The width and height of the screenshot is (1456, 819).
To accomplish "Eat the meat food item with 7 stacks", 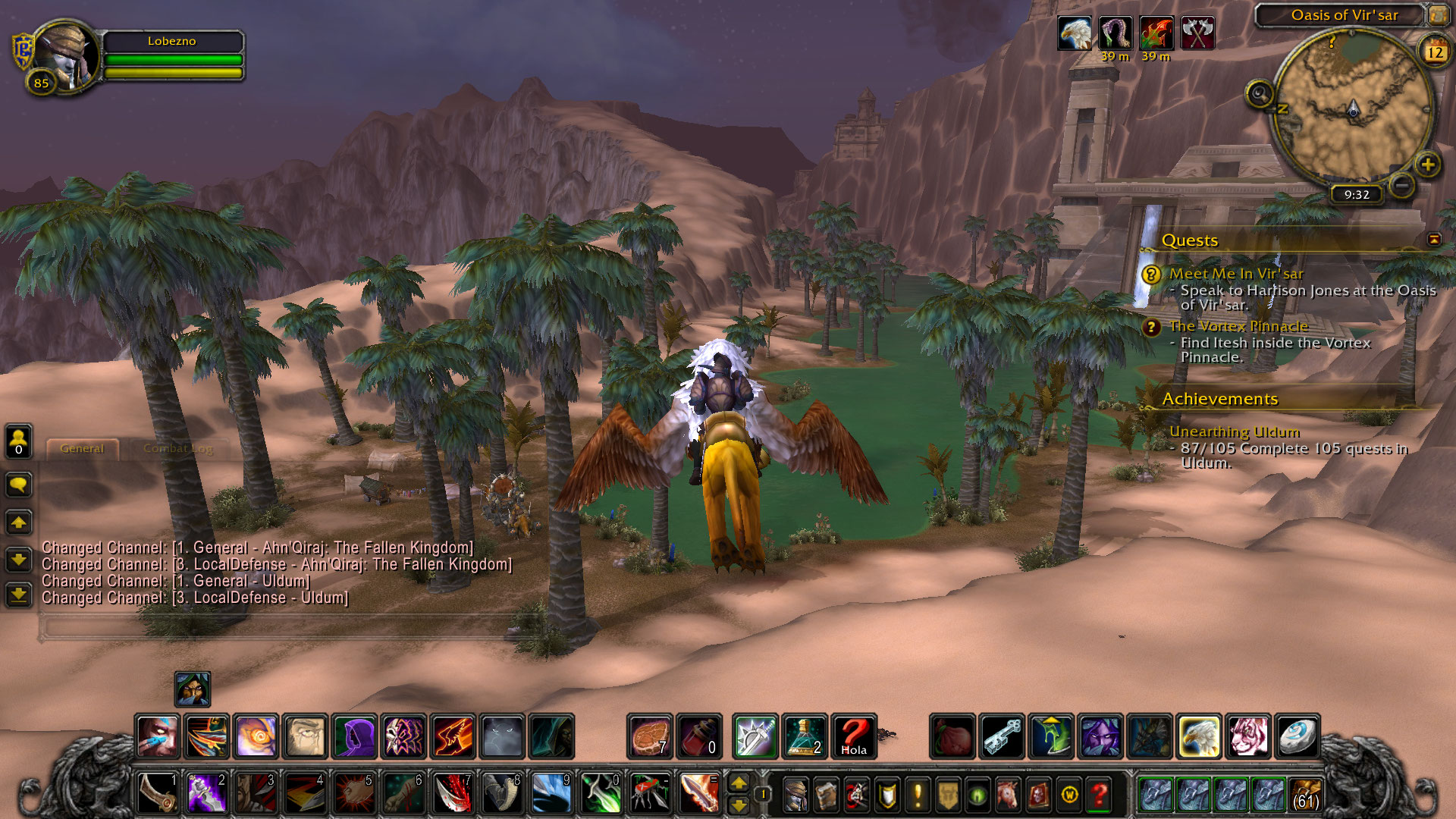I will coord(650,736).
